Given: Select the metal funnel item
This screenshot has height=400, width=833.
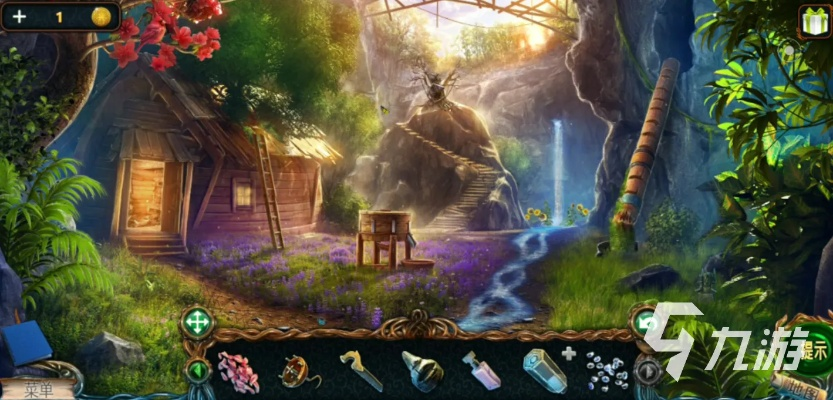Looking at the screenshot, I should coord(422,372).
